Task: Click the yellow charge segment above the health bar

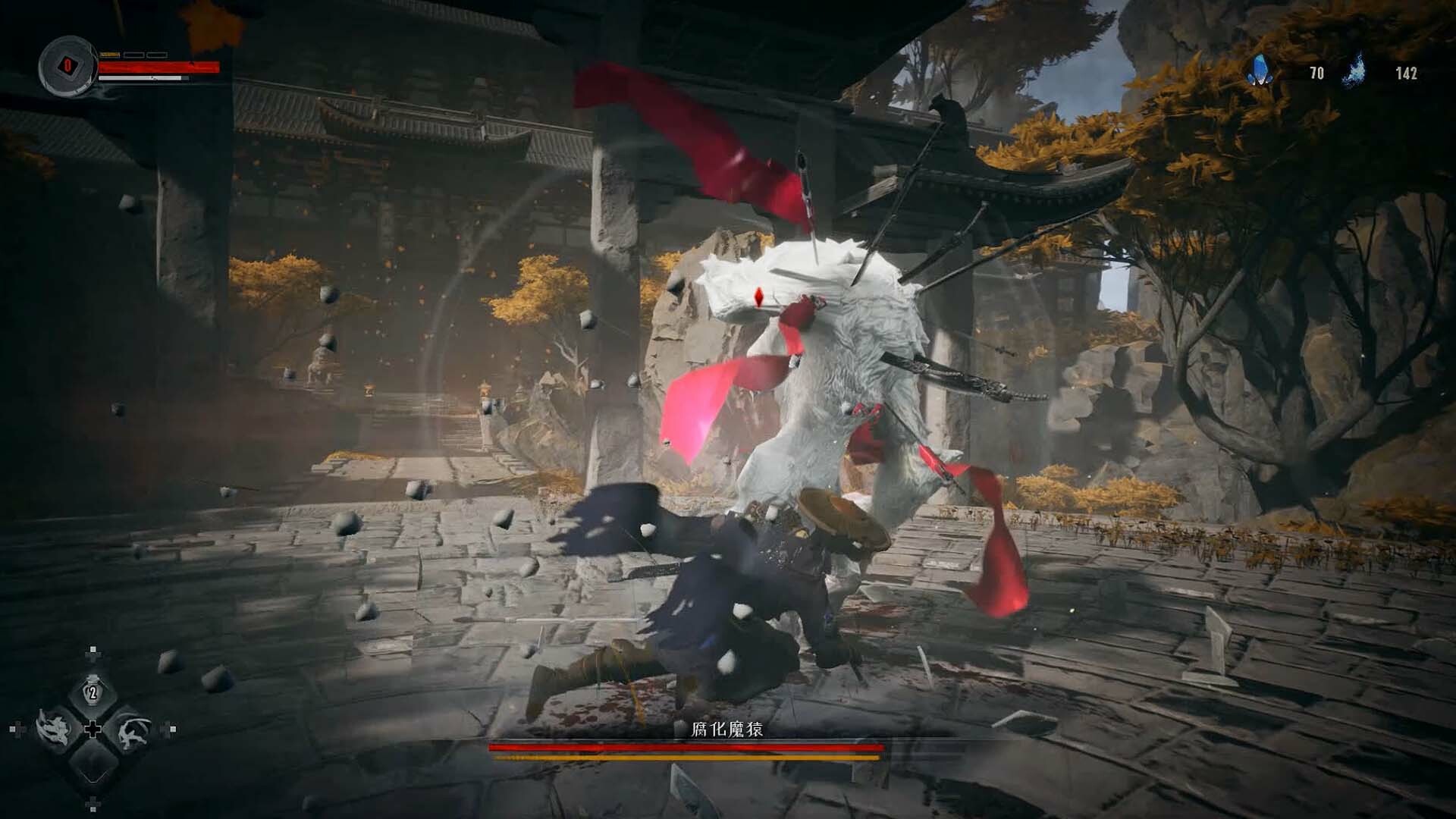Action: coord(111,55)
